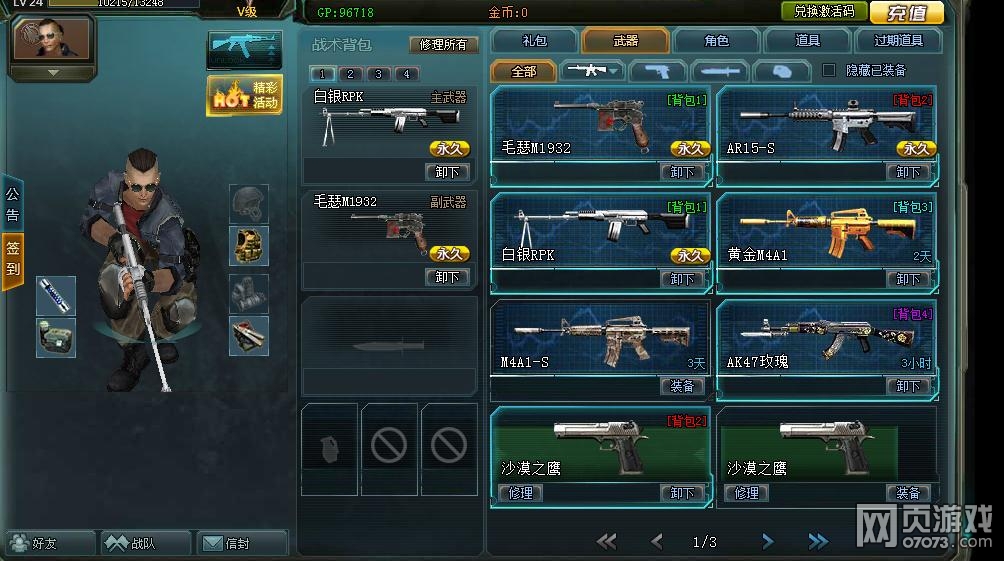
Task: Open the 道具 items tab
Action: [807, 41]
